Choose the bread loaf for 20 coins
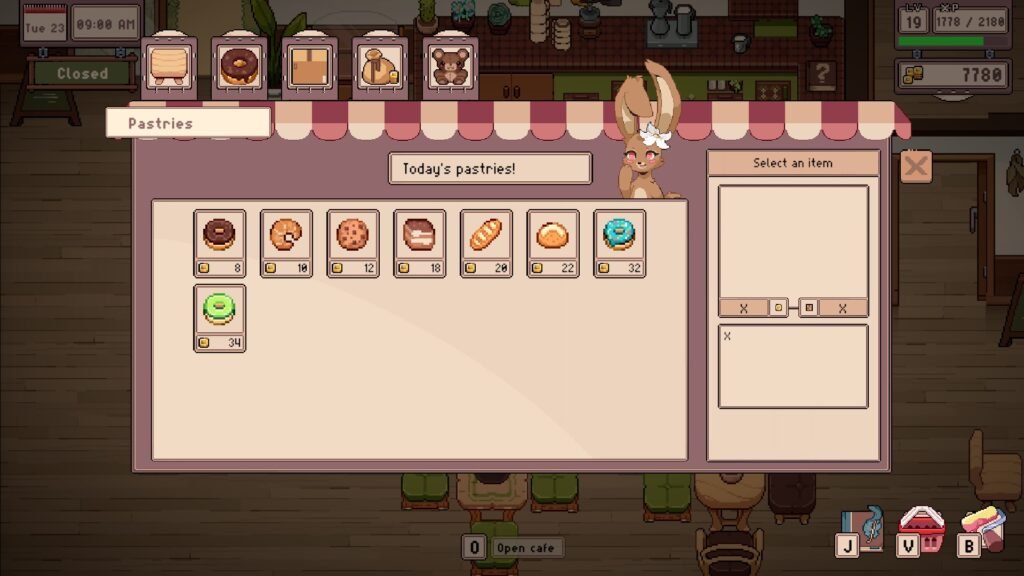 pyautogui.click(x=486, y=236)
